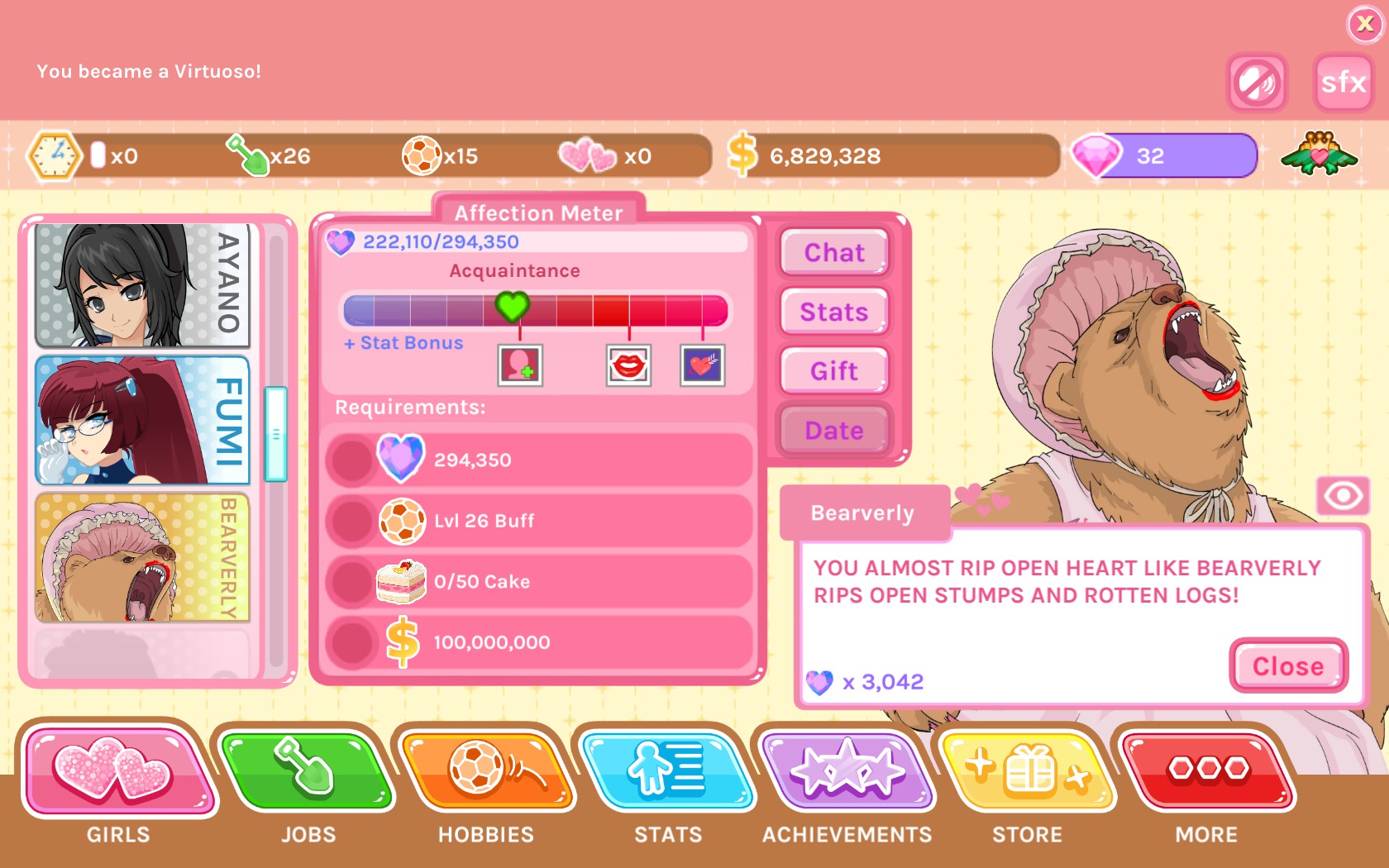Click the heart-and-arrow milestone icon
Image resolution: width=1389 pixels, height=868 pixels.
coord(700,365)
